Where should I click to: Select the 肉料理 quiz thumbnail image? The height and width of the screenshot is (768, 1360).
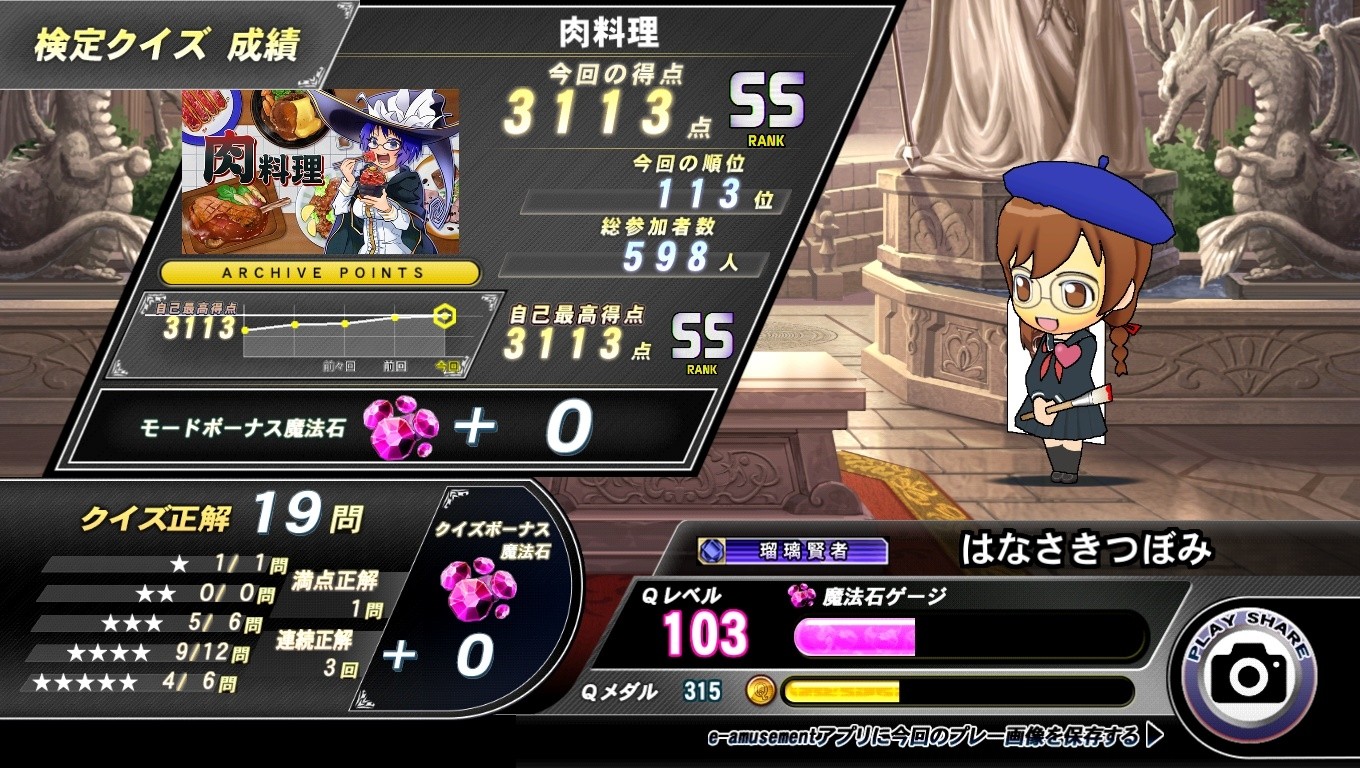tap(320, 171)
